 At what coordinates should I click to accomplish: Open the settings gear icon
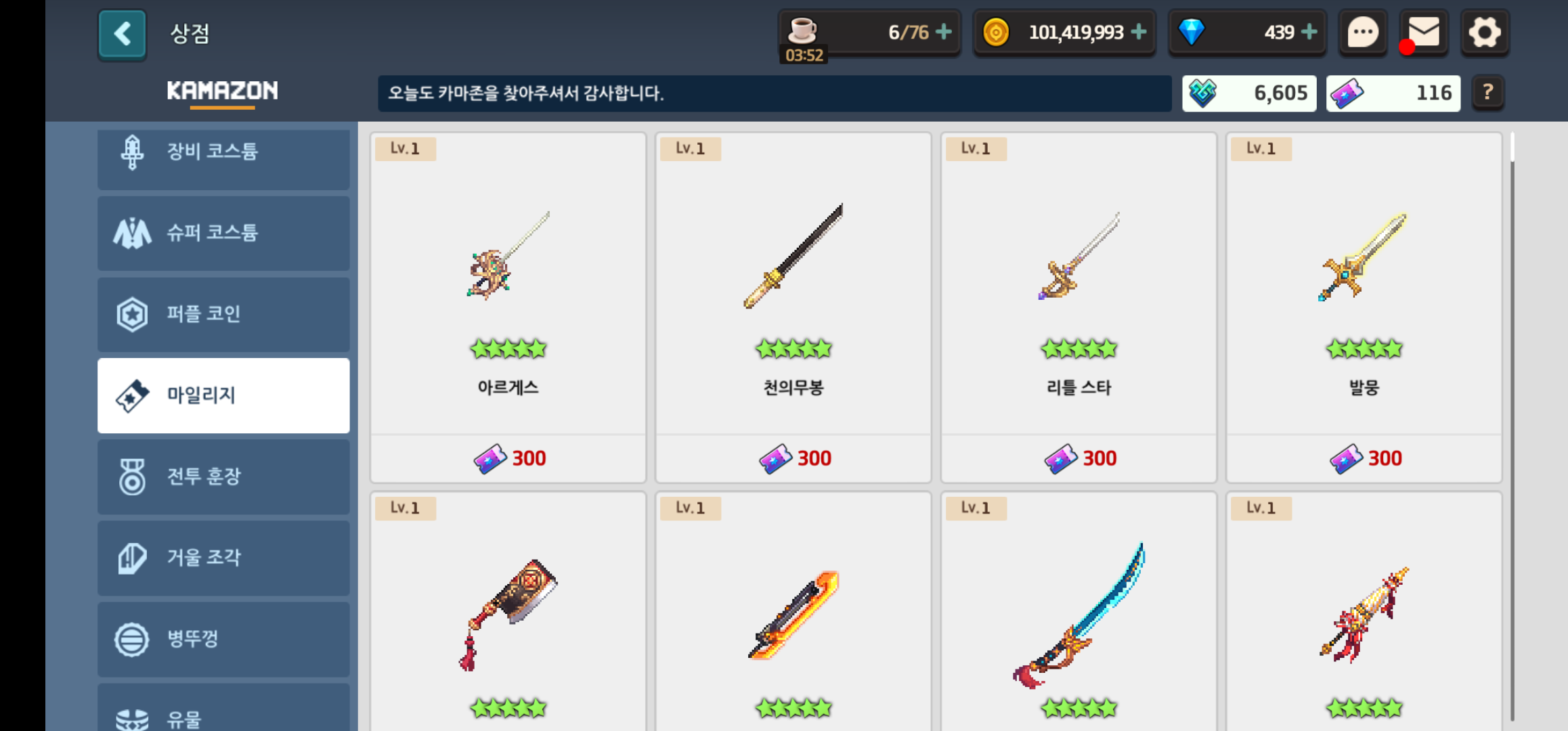point(1485,32)
